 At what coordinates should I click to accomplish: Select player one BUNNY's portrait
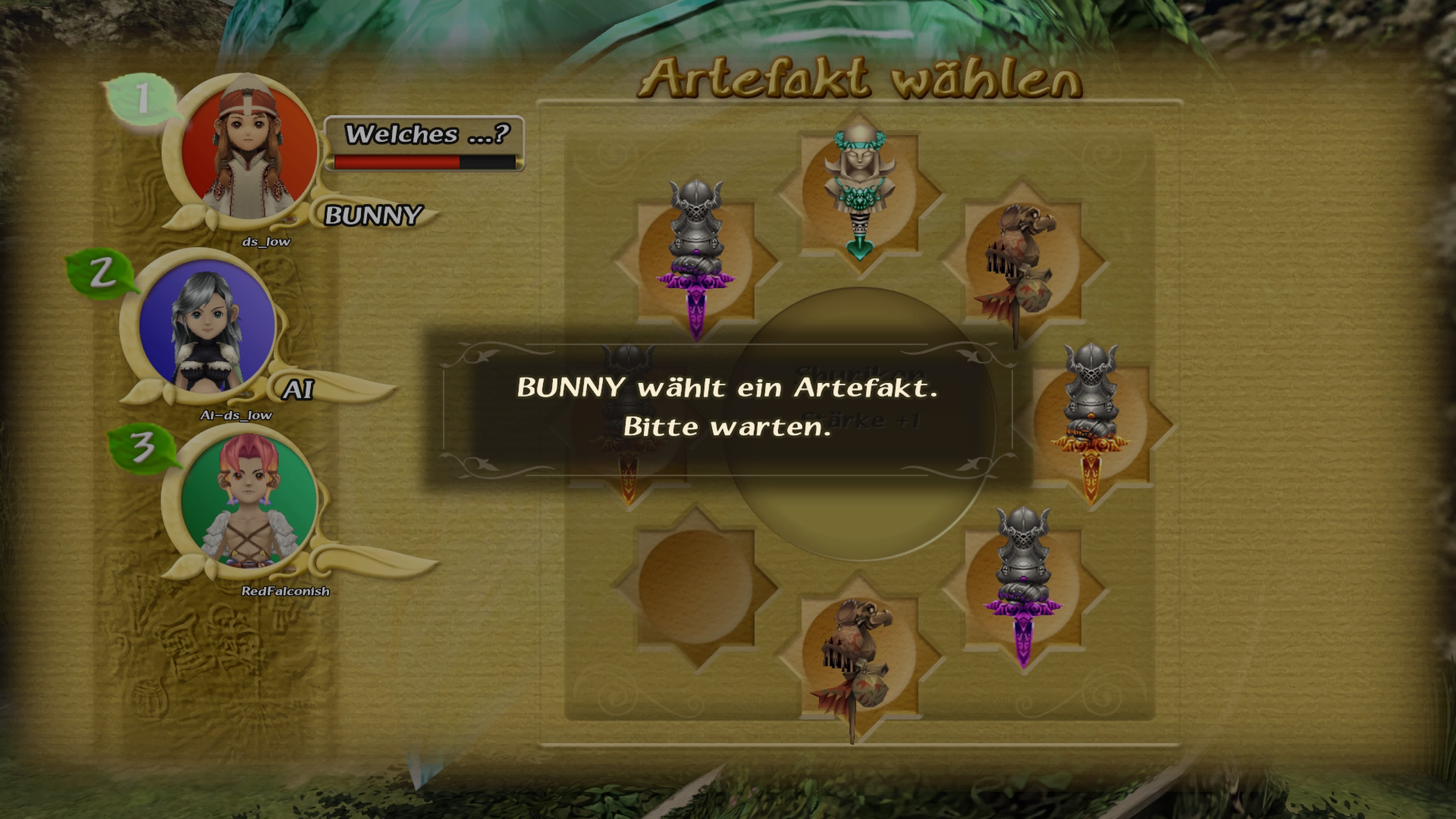click(248, 152)
